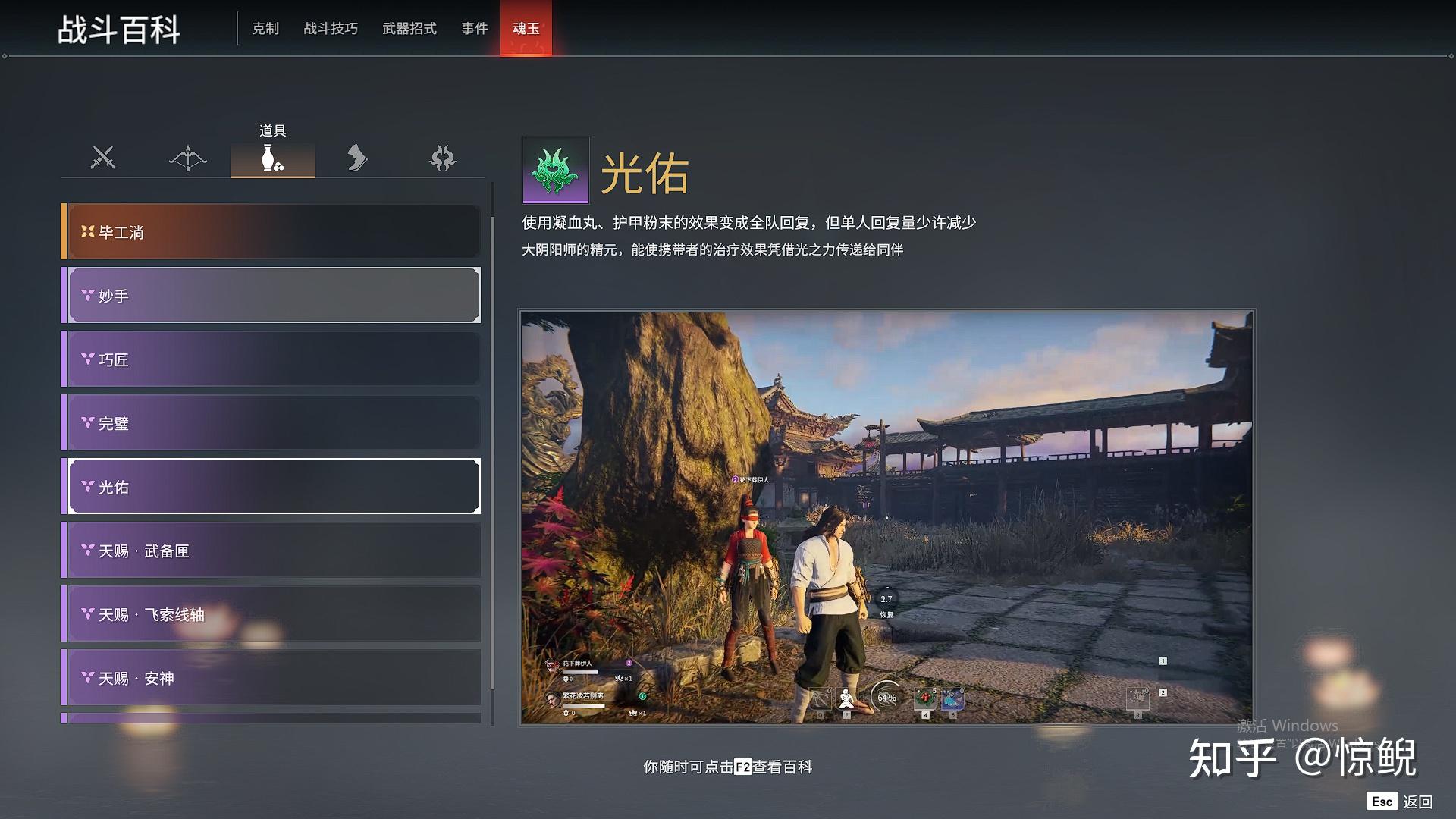The image size is (1456, 819).
Task: Switch to the 克制 tab
Action: click(265, 29)
